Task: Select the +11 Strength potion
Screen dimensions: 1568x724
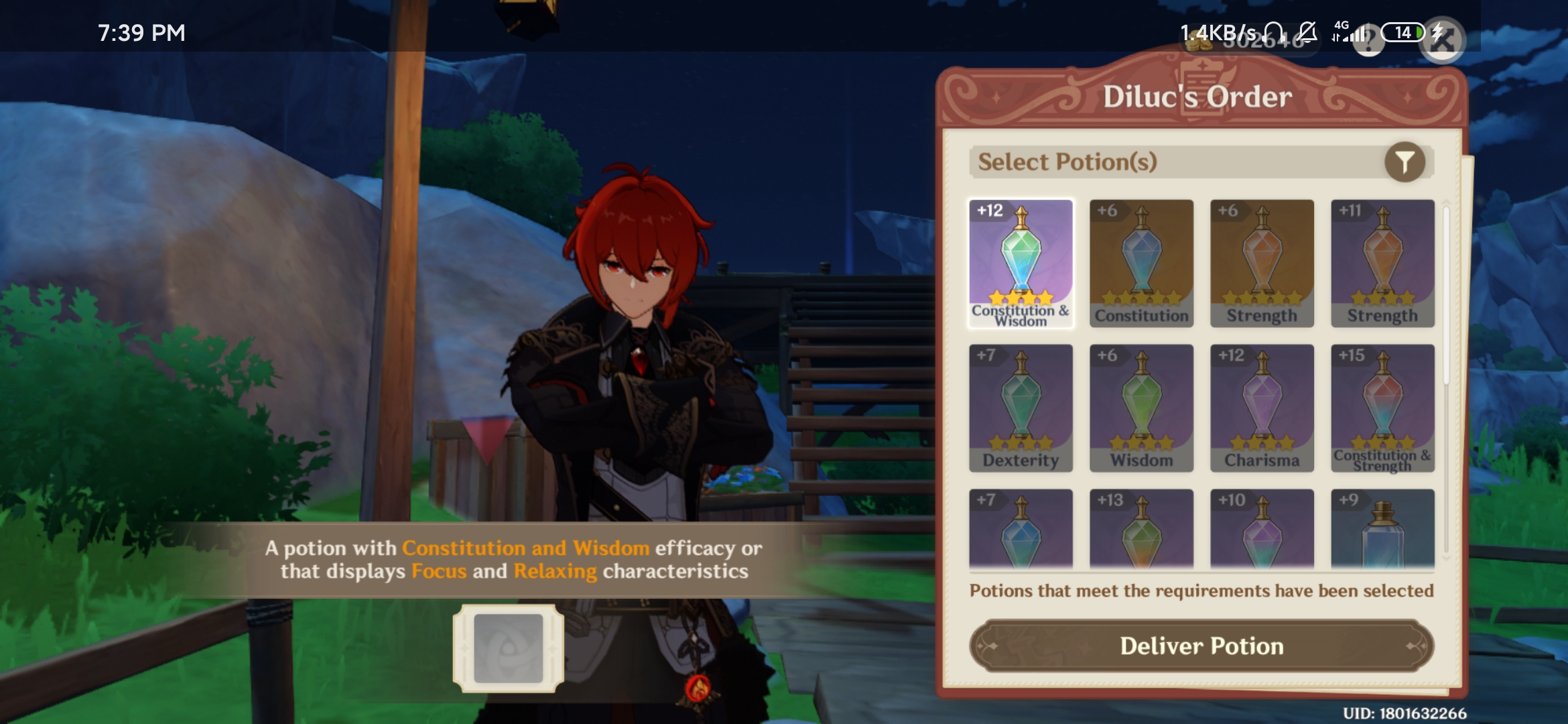Action: pyautogui.click(x=1382, y=261)
